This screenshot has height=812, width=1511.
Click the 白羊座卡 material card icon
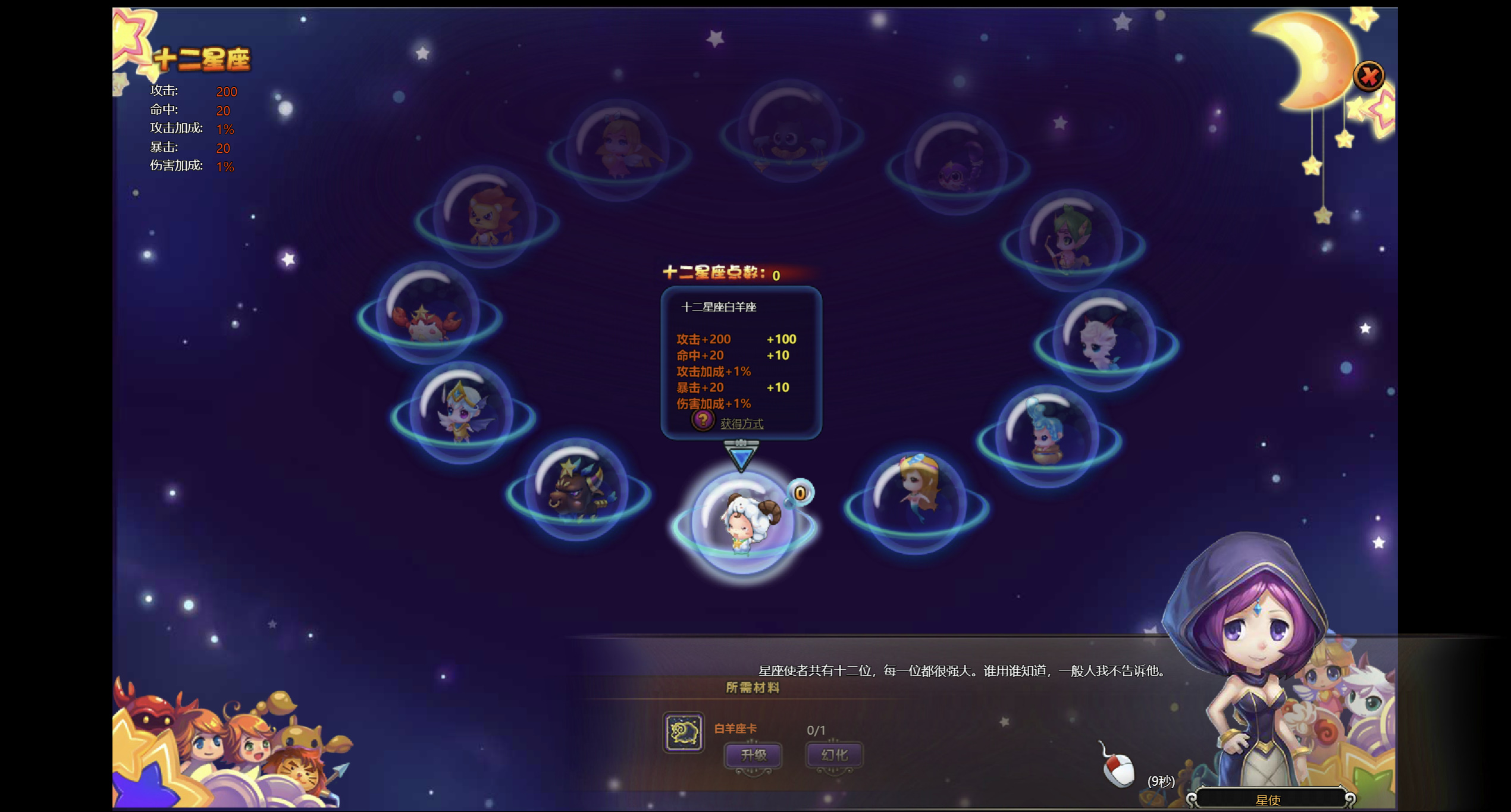point(684,732)
